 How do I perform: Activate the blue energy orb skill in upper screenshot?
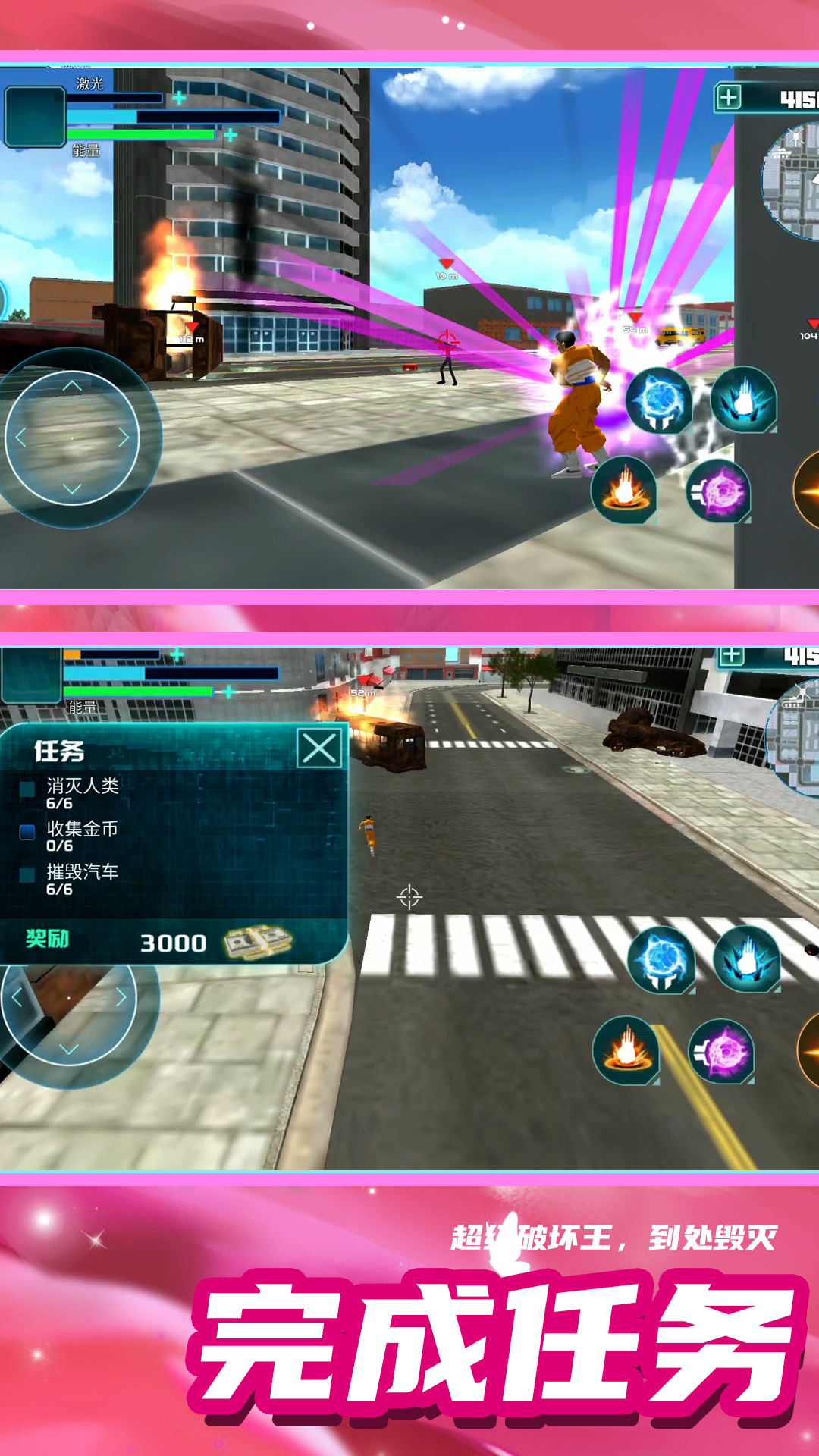[x=659, y=400]
